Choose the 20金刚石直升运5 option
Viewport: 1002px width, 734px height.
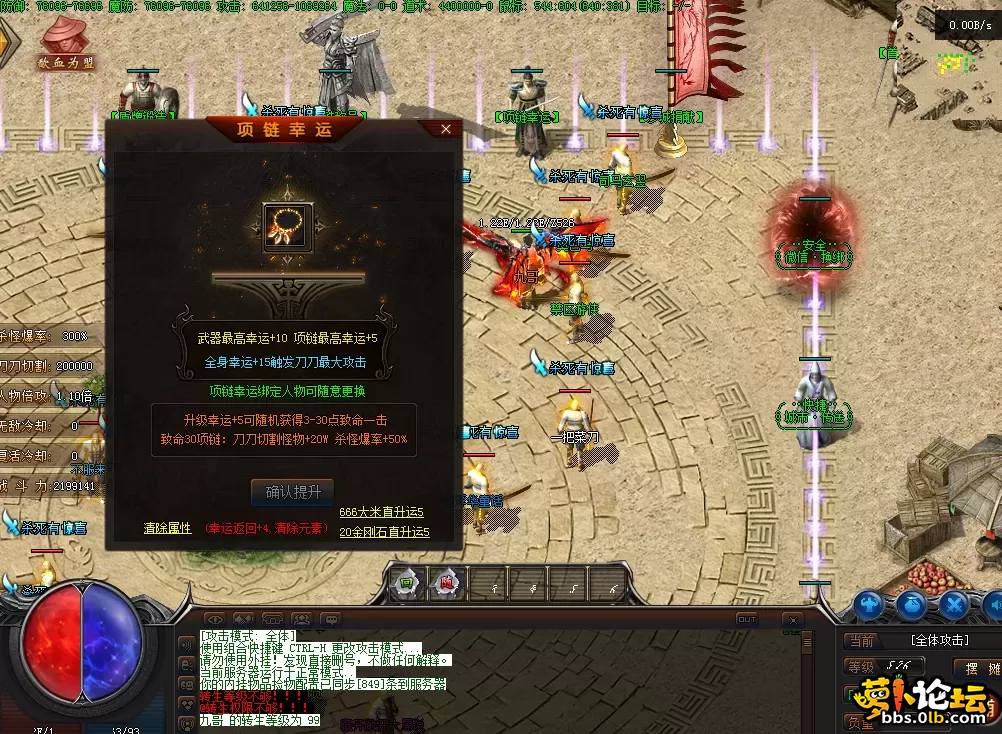click(384, 531)
